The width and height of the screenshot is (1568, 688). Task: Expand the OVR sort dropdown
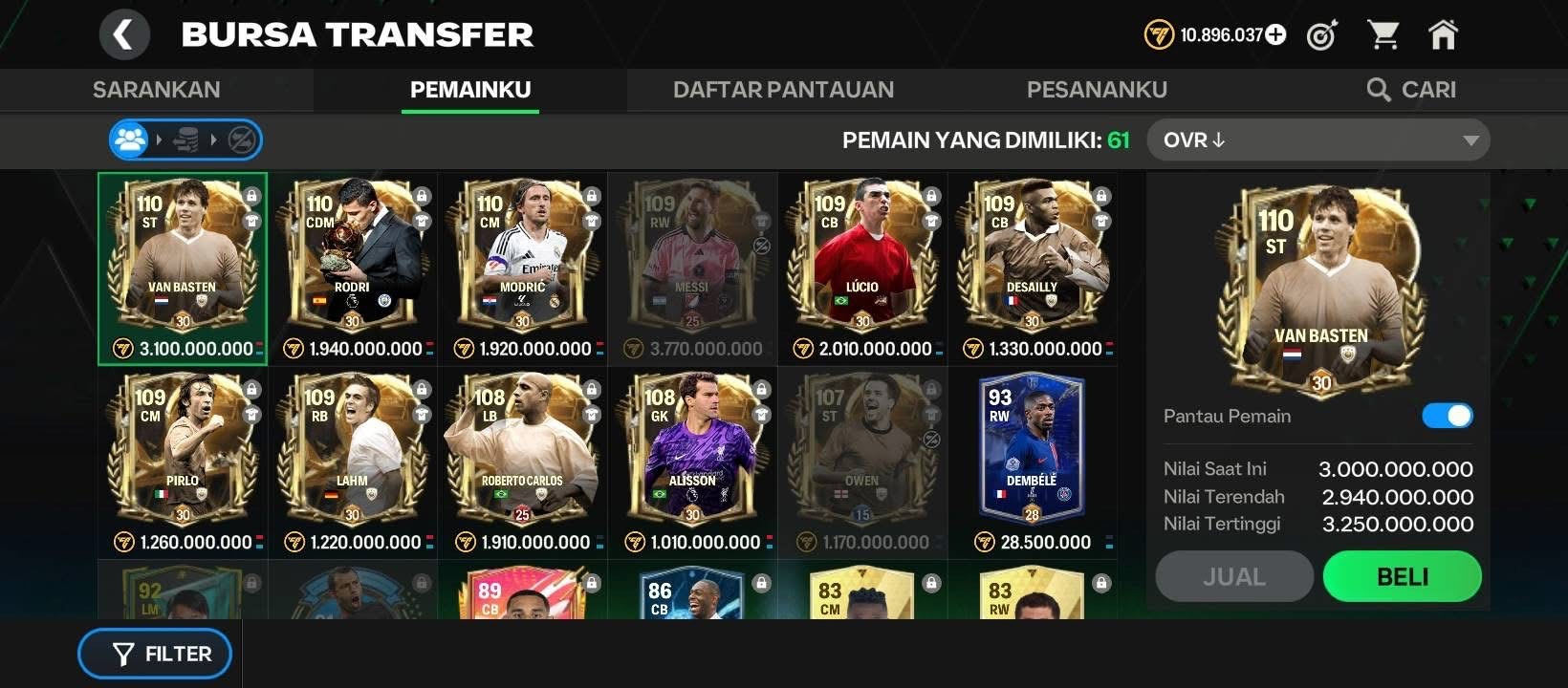(x=1318, y=140)
